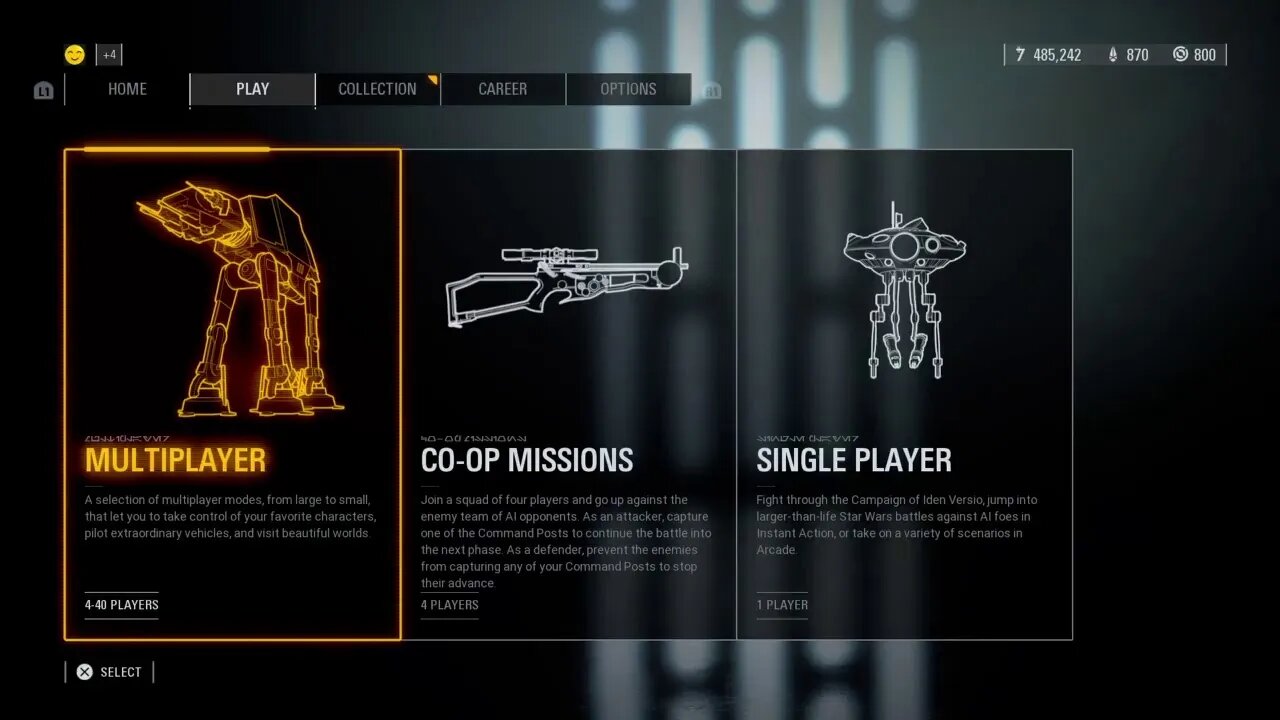
Task: Open the Options tab
Action: coord(628,89)
